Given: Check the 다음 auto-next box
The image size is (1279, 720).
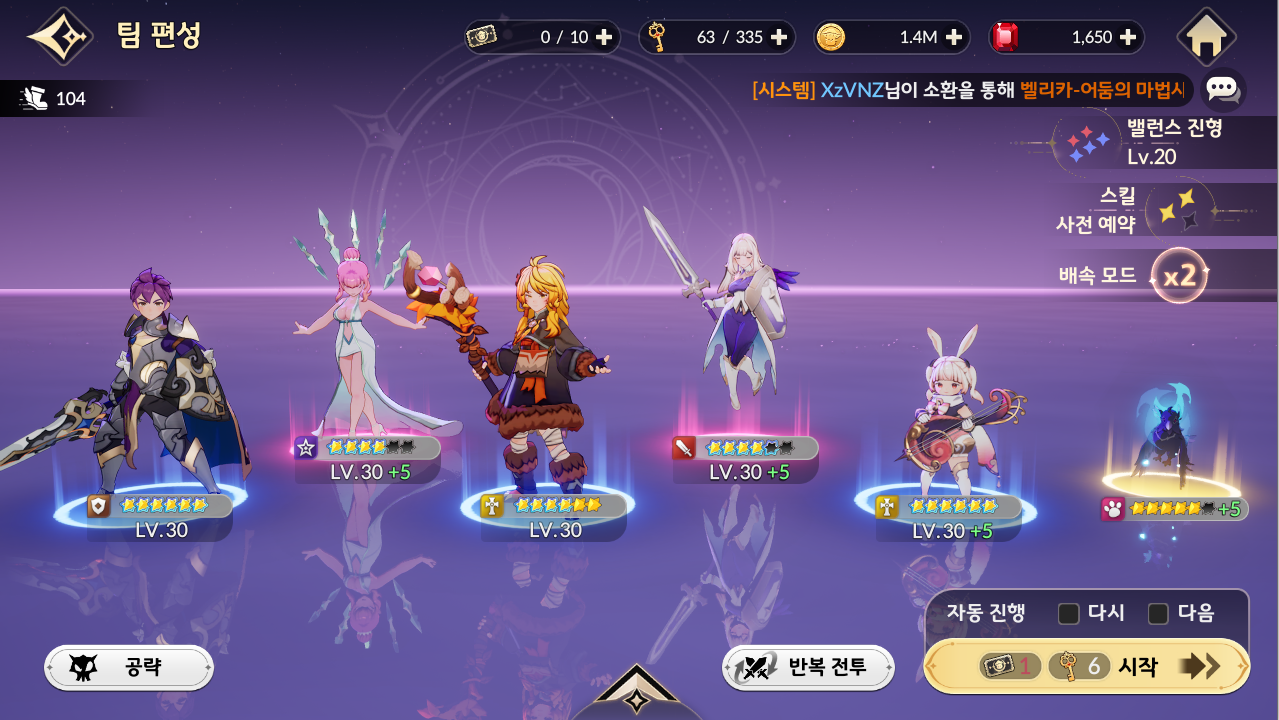Looking at the screenshot, I should pos(1158,613).
